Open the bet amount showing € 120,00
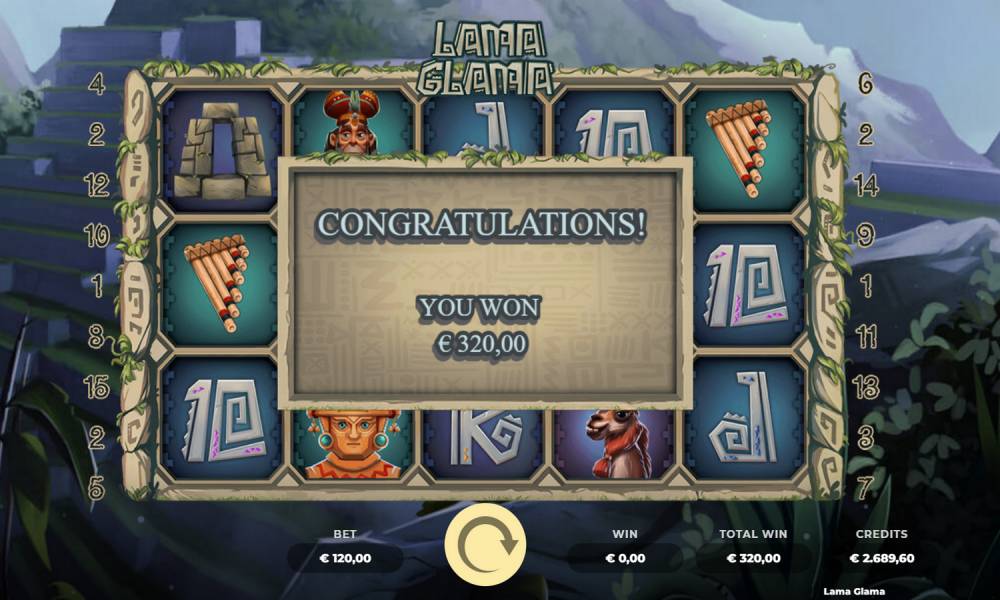Image resolution: width=1000 pixels, height=600 pixels. (345, 558)
